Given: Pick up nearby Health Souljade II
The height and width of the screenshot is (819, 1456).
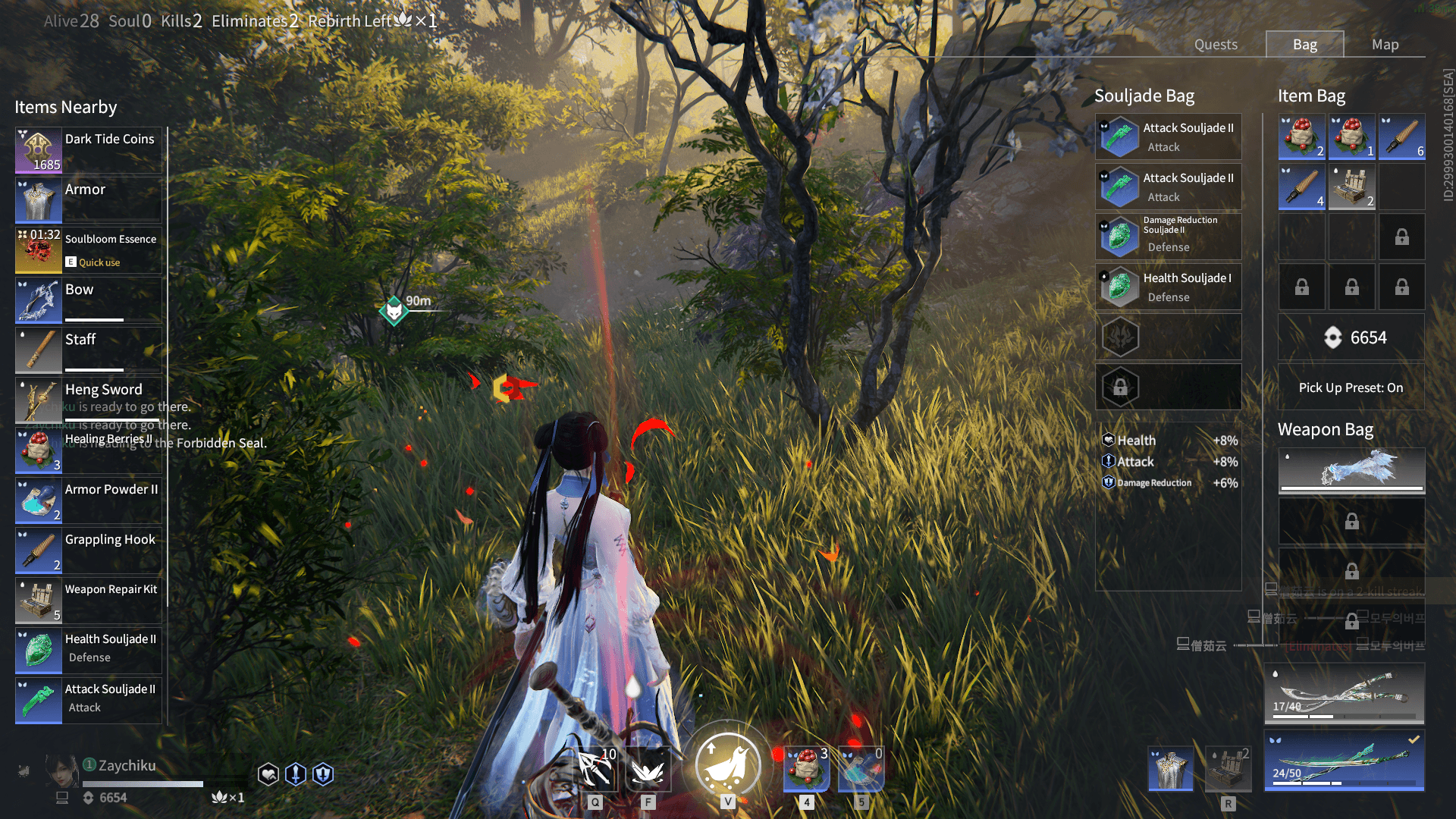Looking at the screenshot, I should [89, 650].
